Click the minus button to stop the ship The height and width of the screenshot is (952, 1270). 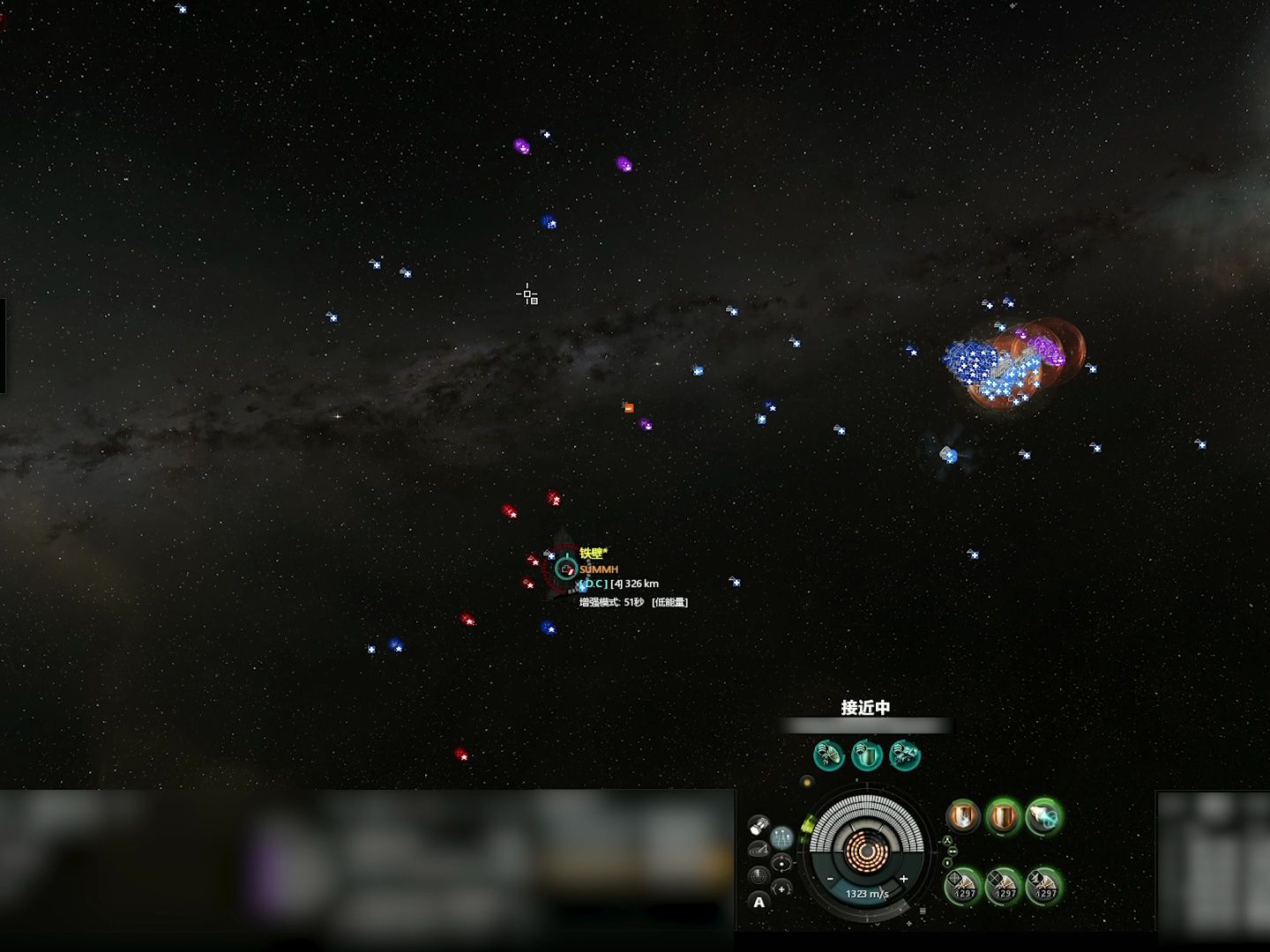830,879
